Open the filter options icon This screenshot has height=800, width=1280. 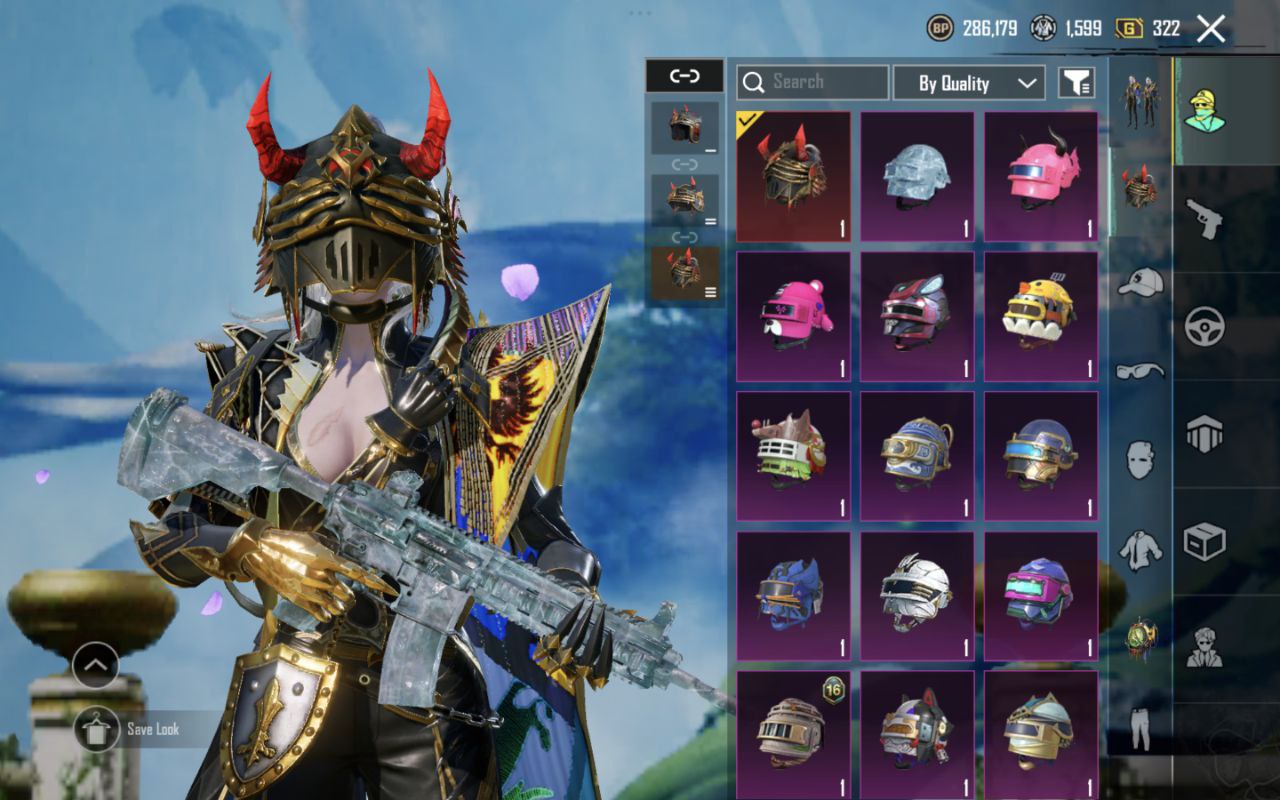point(1078,83)
